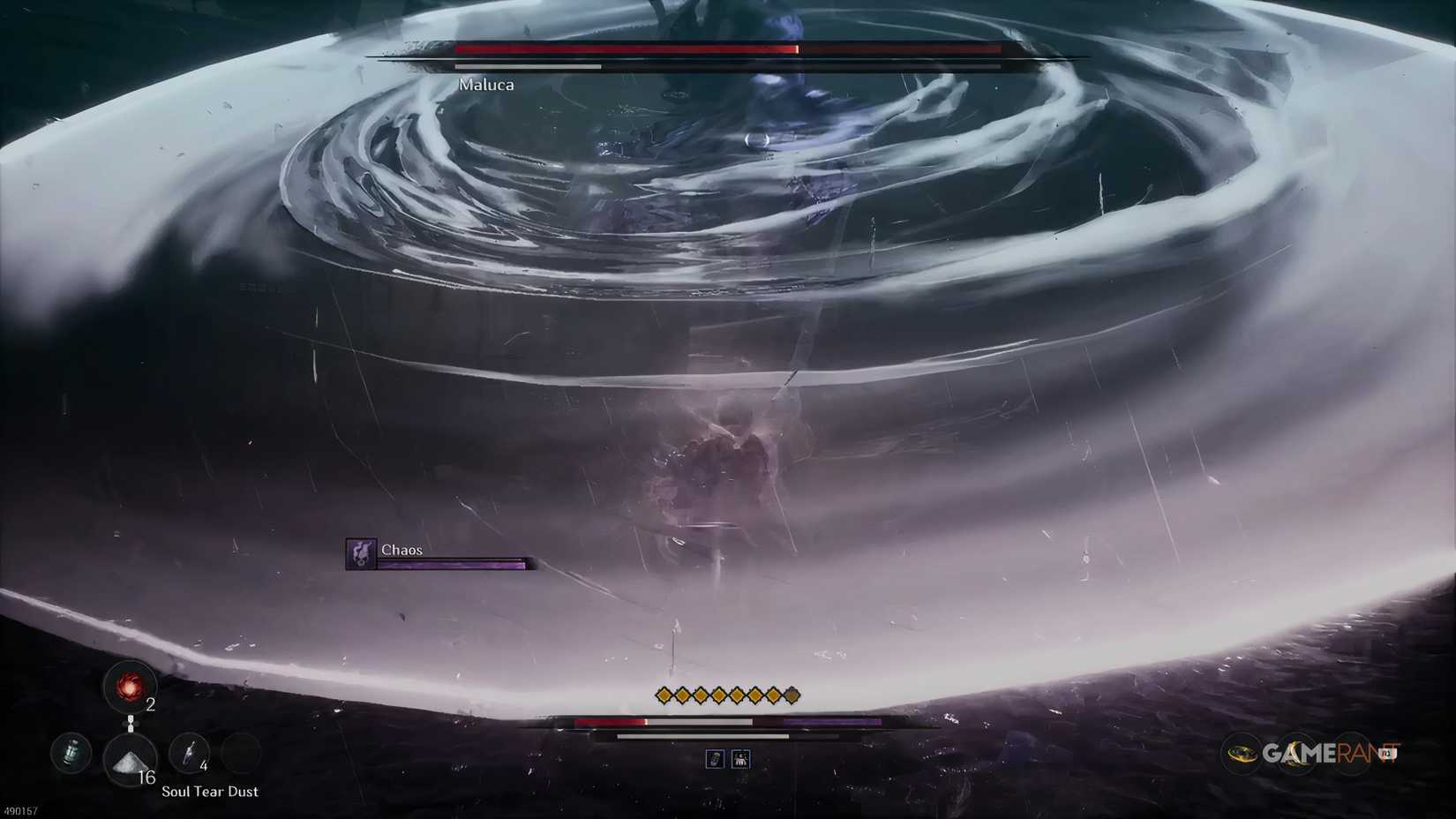Select the right skill icon above stamina bar
Viewport: 1456px width, 819px height.
(x=740, y=758)
